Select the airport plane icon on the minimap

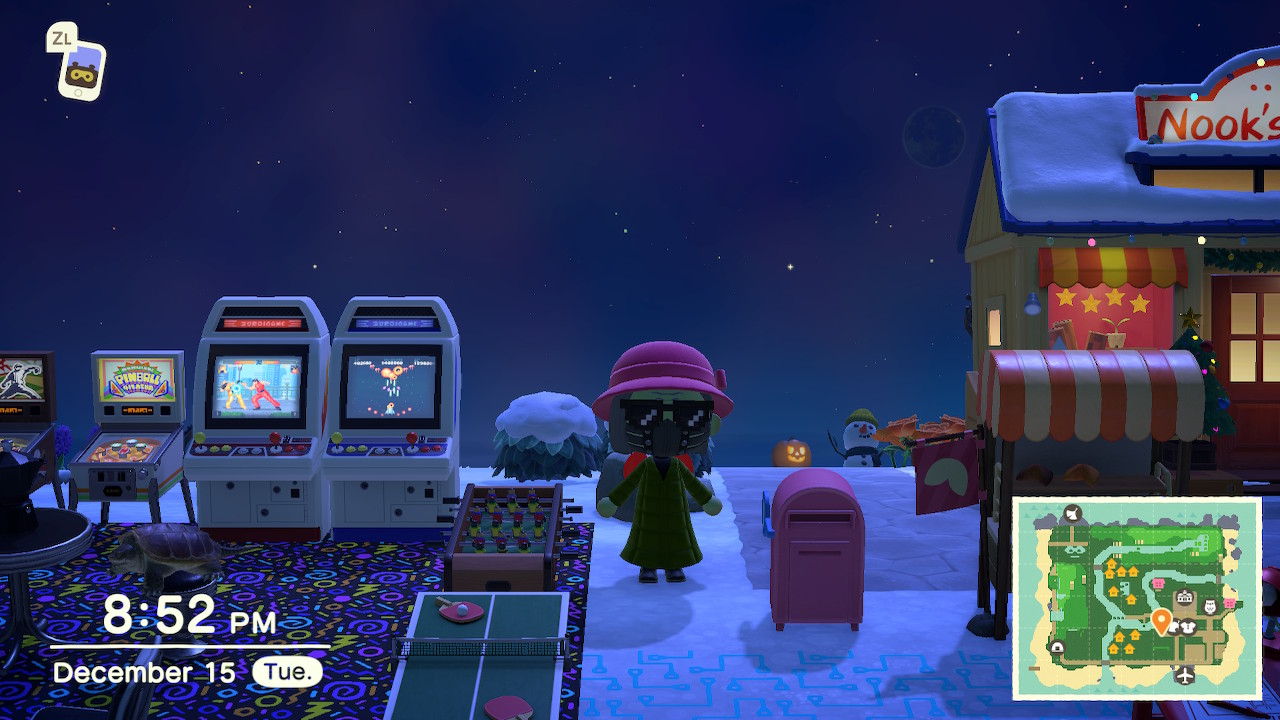(x=1186, y=675)
